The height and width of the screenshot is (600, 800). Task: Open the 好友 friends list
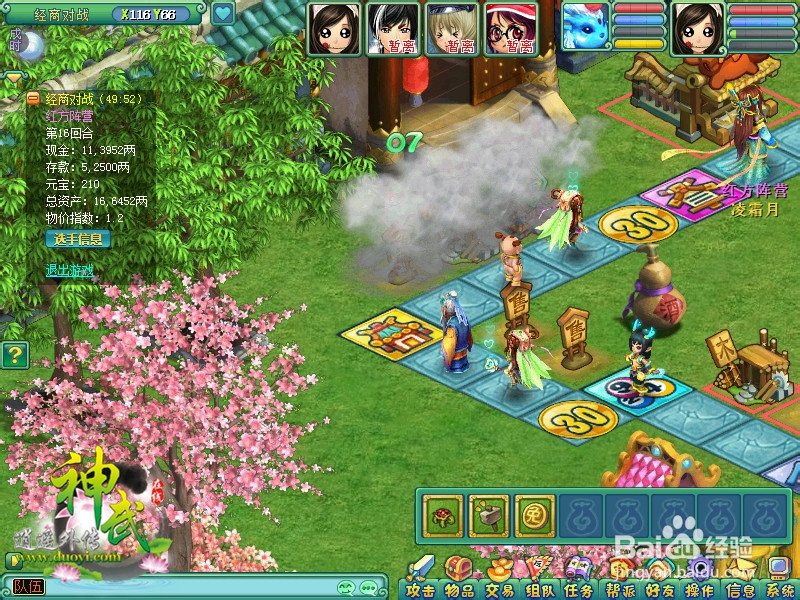660,588
